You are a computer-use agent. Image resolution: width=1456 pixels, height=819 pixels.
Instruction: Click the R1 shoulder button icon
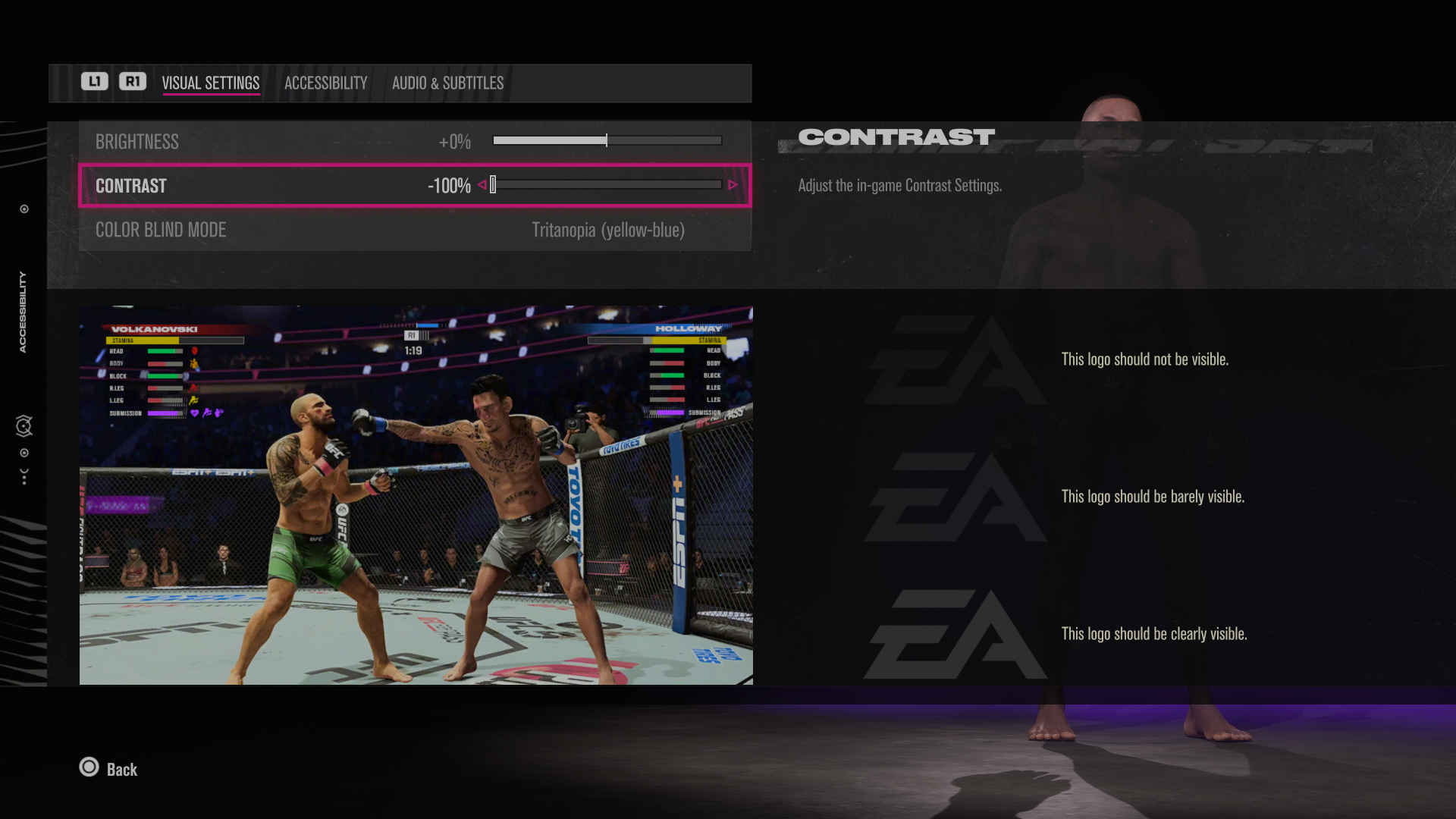pos(133,82)
